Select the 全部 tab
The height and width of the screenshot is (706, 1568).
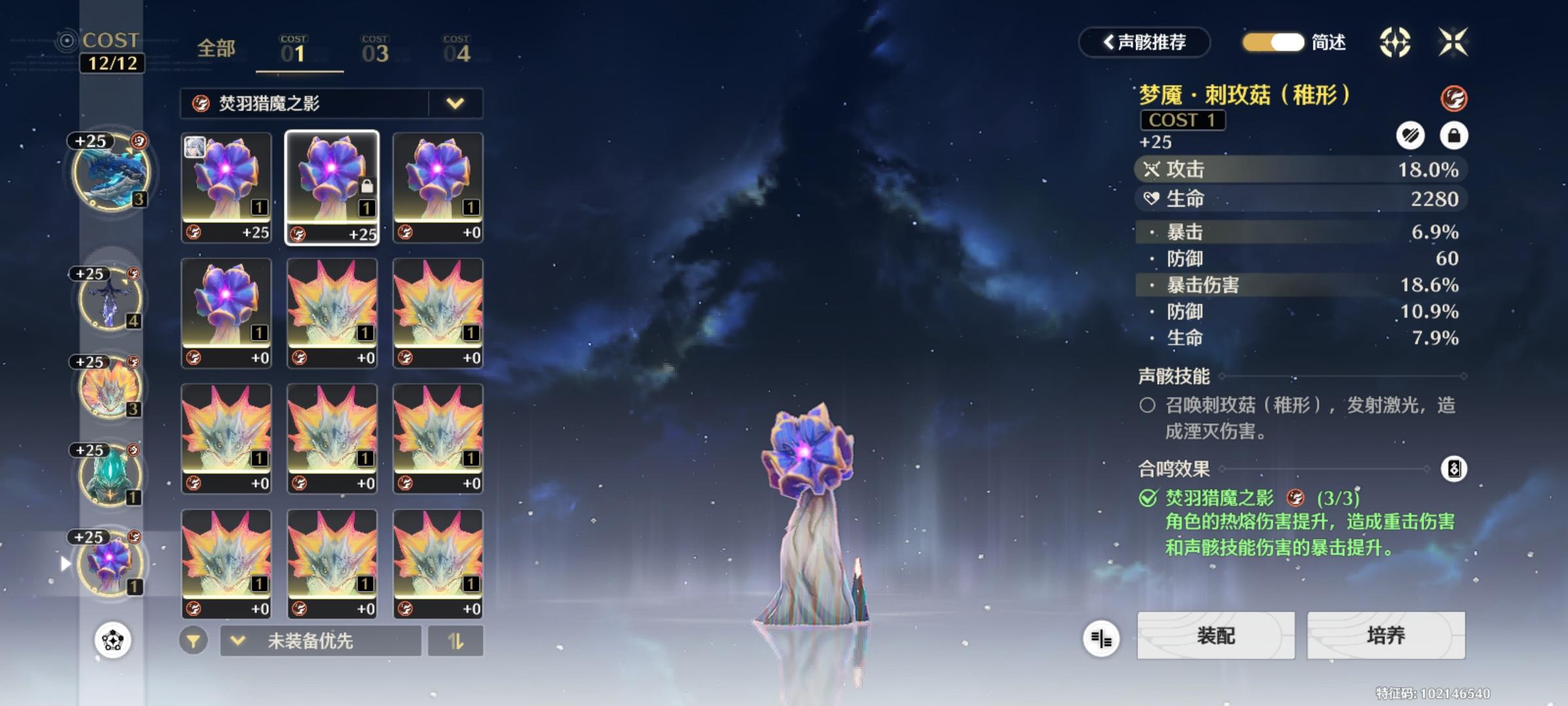coord(214,49)
